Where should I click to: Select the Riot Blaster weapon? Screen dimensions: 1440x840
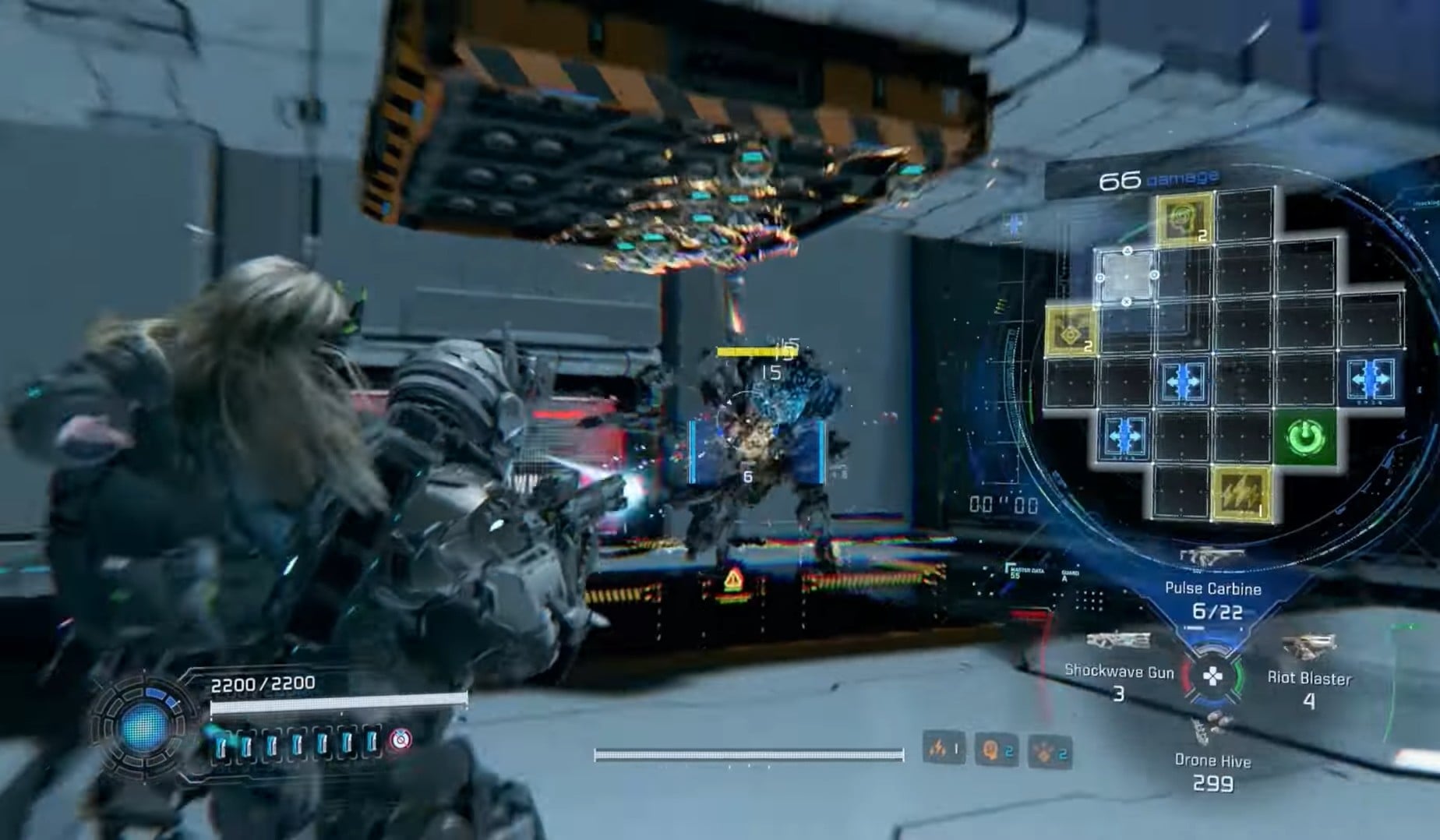tap(1309, 678)
